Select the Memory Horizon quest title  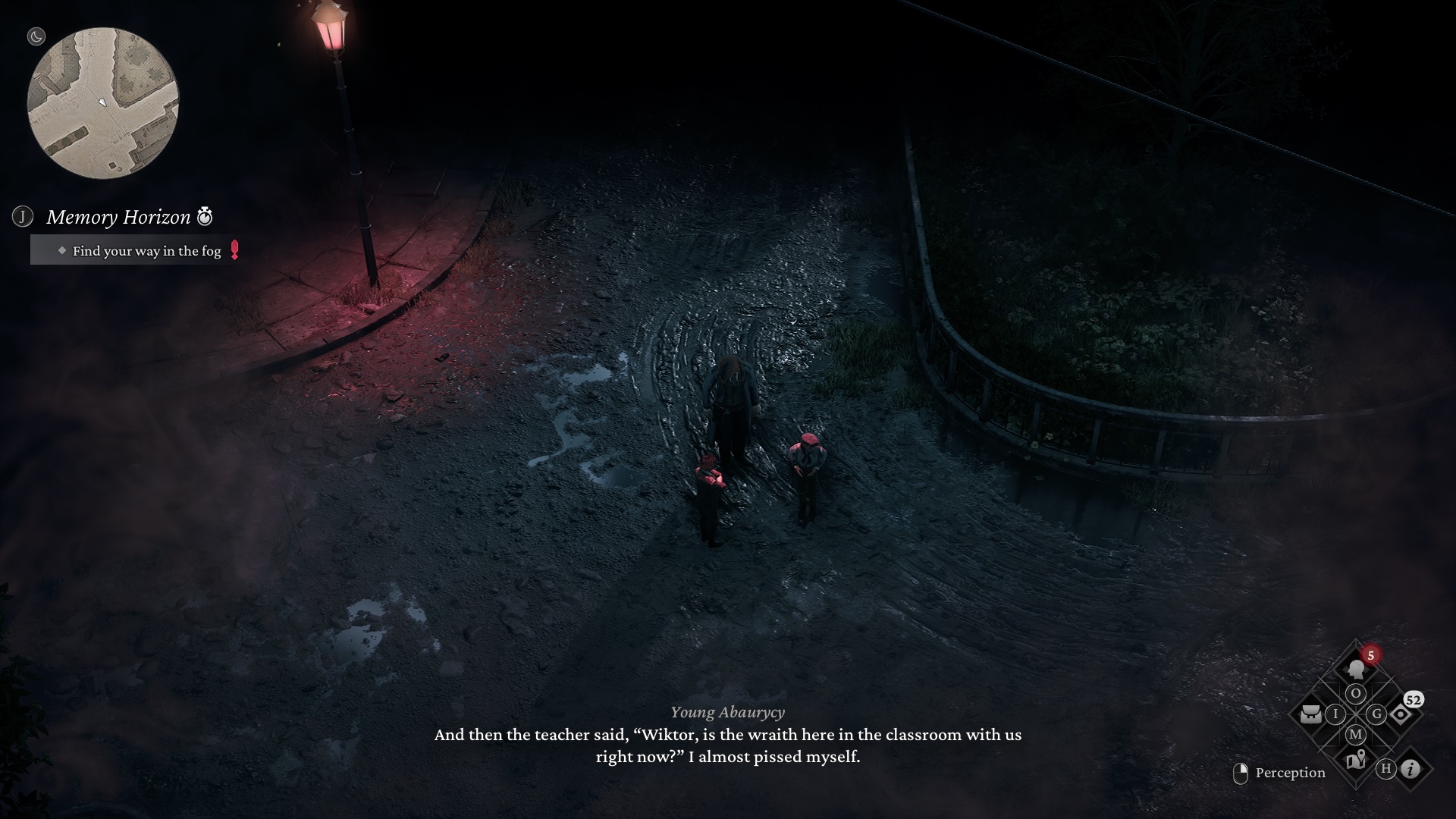118,218
